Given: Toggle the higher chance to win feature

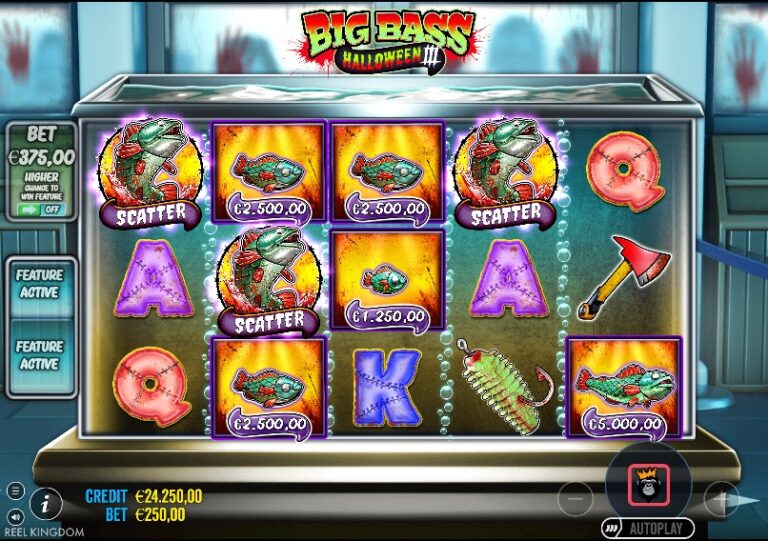Looking at the screenshot, I should [x=40, y=210].
